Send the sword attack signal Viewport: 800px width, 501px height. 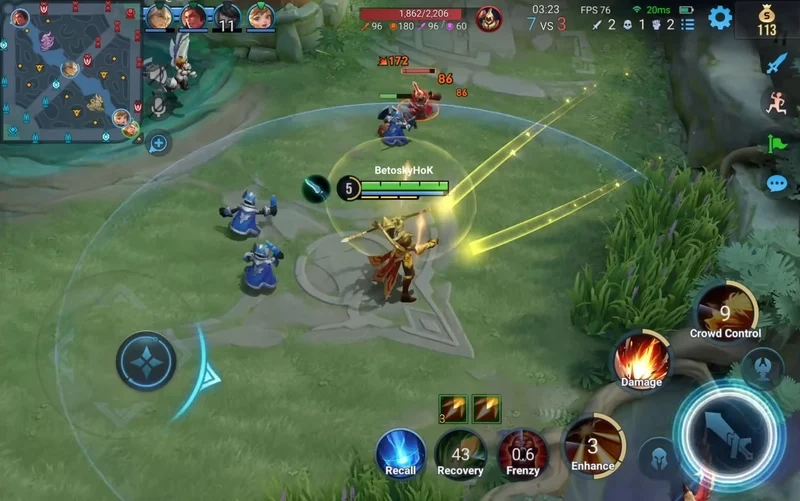777,63
